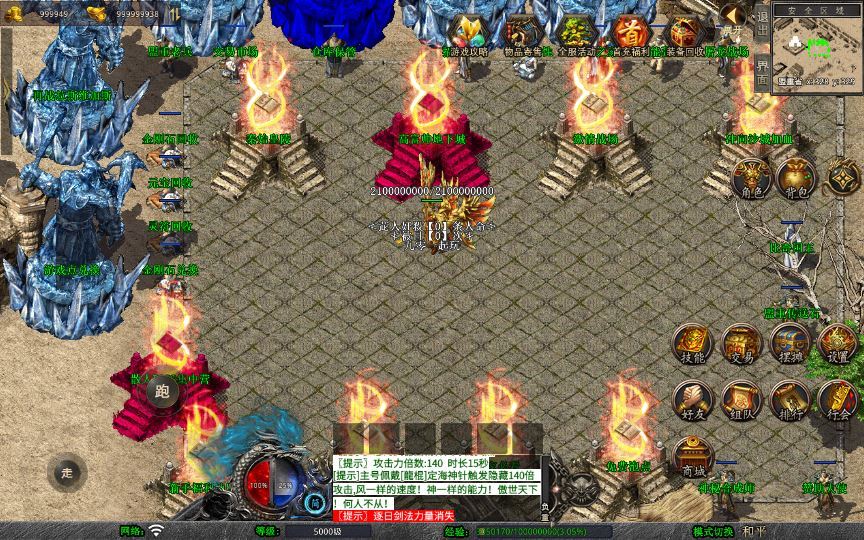Open the 装备回收 equipment recycle chest
The width and height of the screenshot is (864, 540).
click(x=683, y=33)
